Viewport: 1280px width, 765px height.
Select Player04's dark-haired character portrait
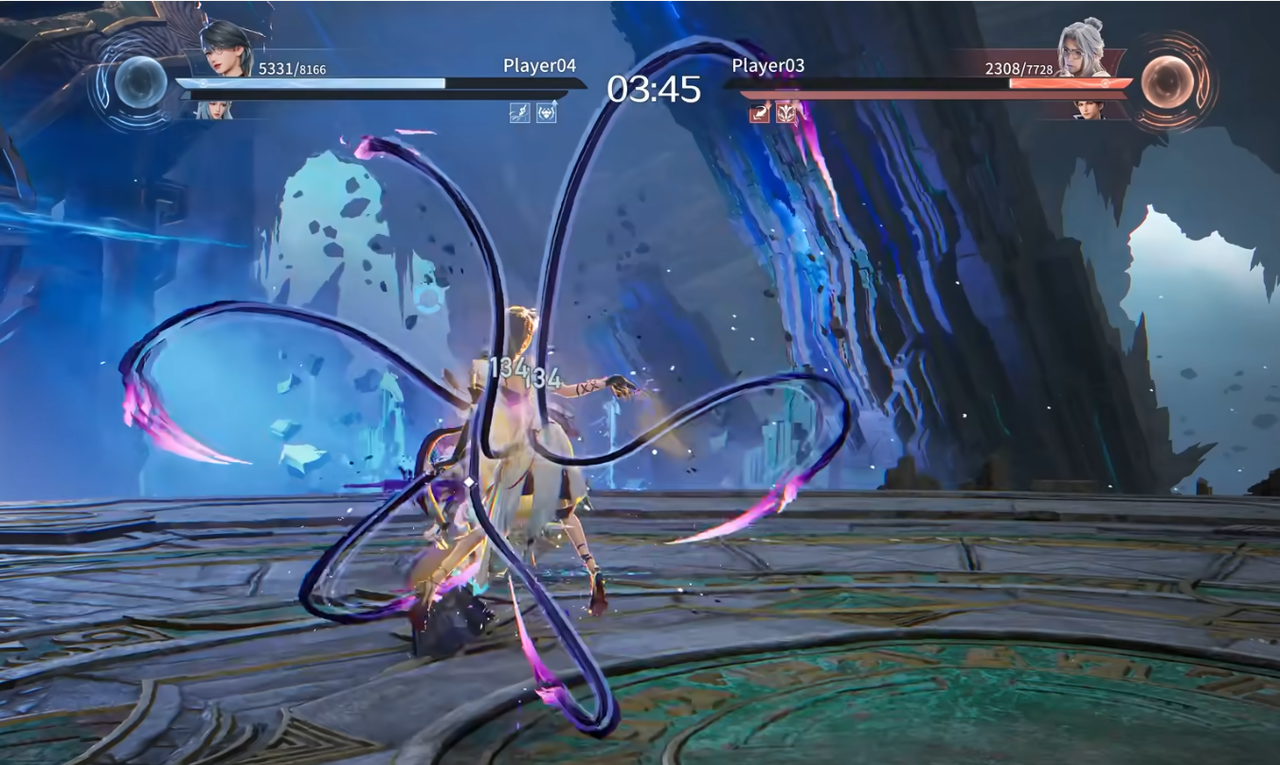click(x=229, y=50)
